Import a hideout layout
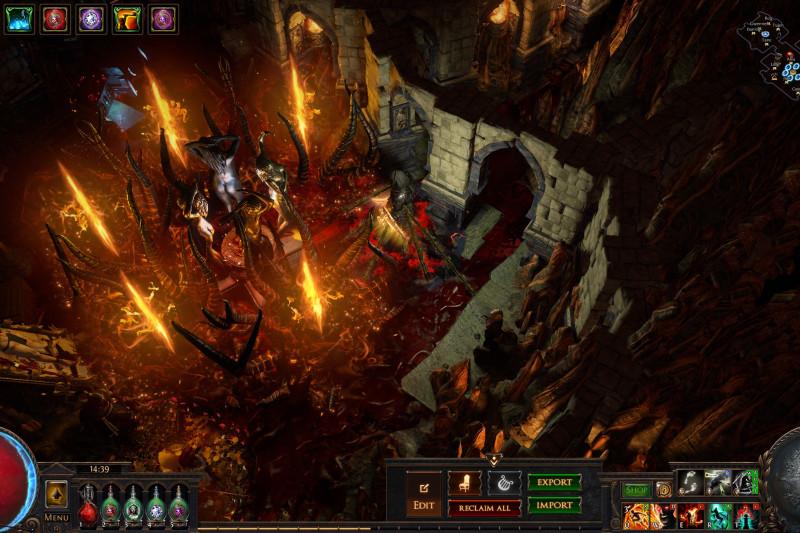800x533 pixels. click(554, 505)
